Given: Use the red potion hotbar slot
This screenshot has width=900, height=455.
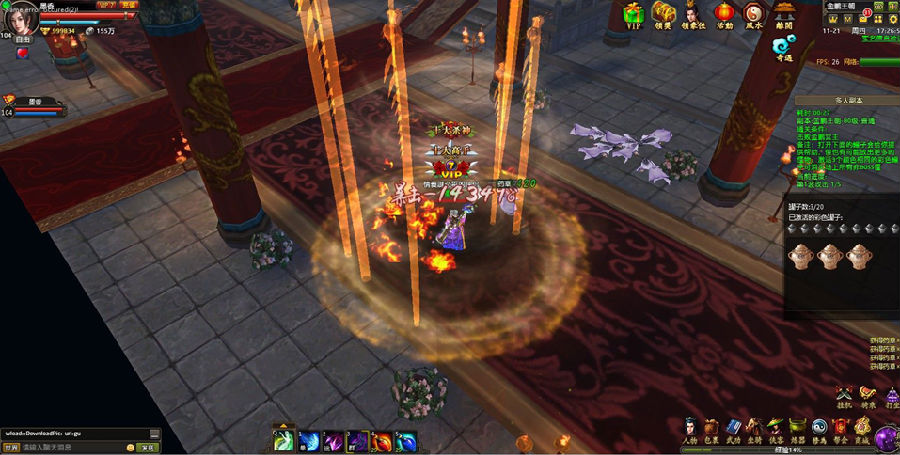Looking at the screenshot, I should click(383, 441).
